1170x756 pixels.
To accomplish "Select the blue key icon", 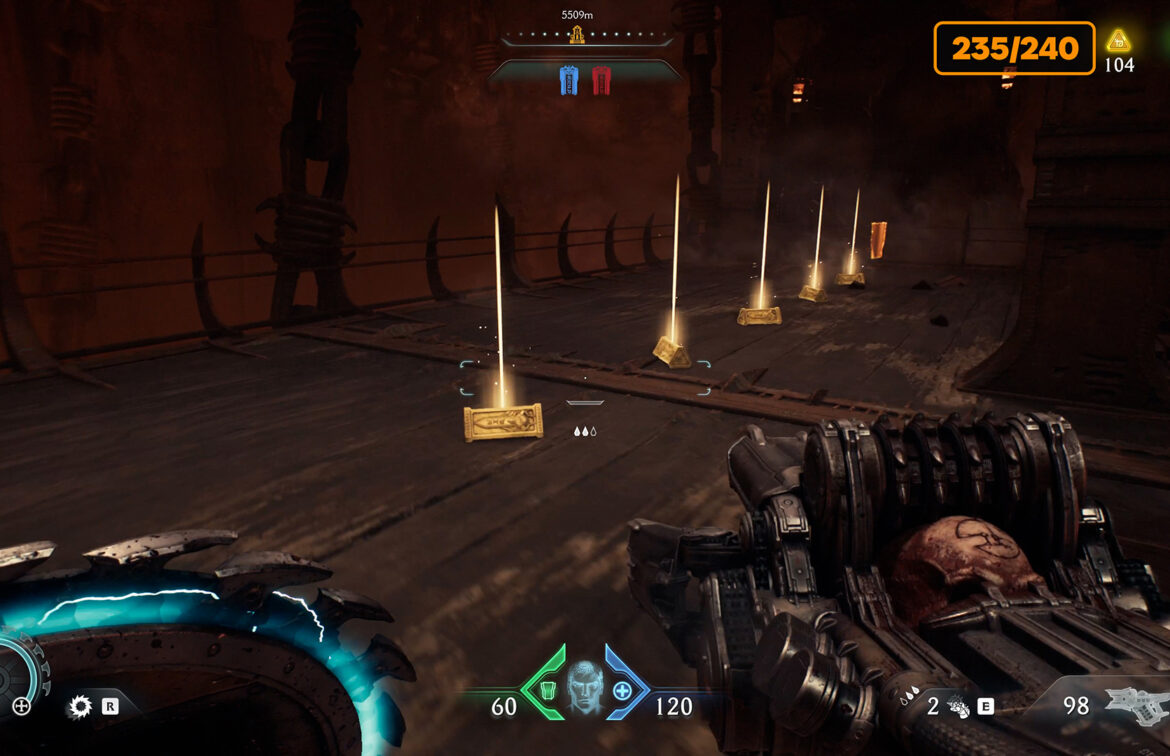I will tap(569, 80).
